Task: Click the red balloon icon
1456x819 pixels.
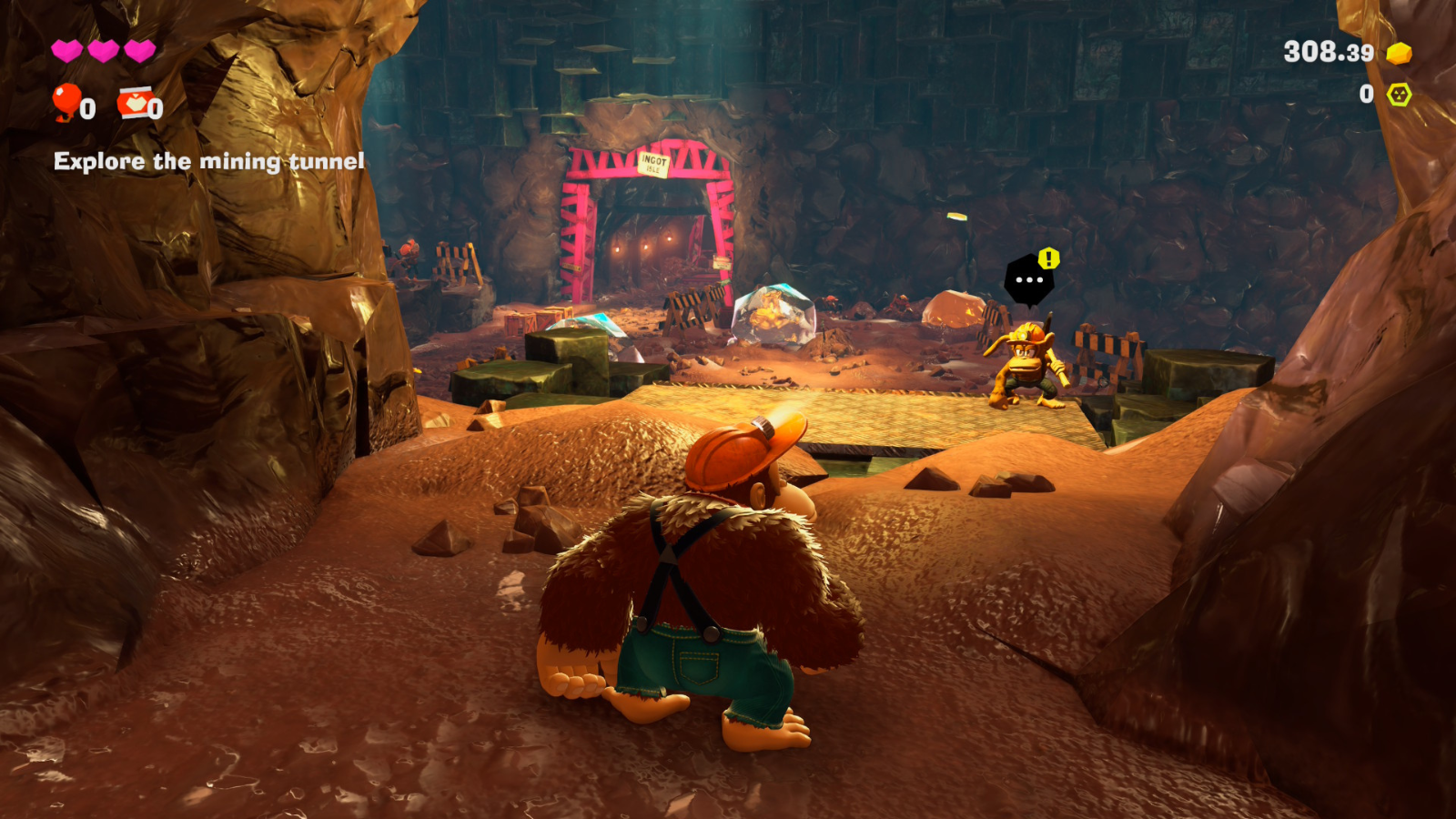Action: [x=66, y=102]
